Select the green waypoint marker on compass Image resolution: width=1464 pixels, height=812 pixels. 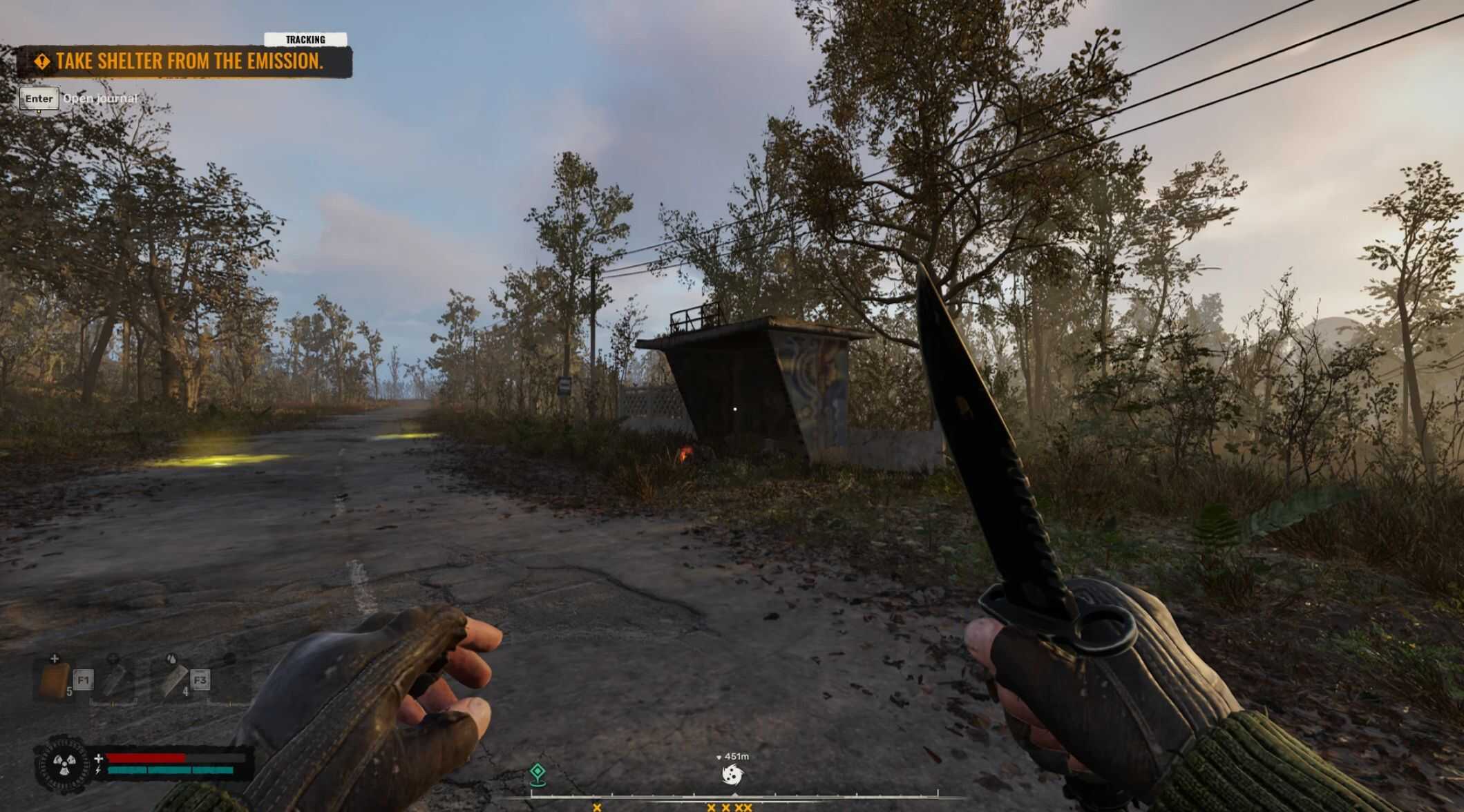click(538, 774)
